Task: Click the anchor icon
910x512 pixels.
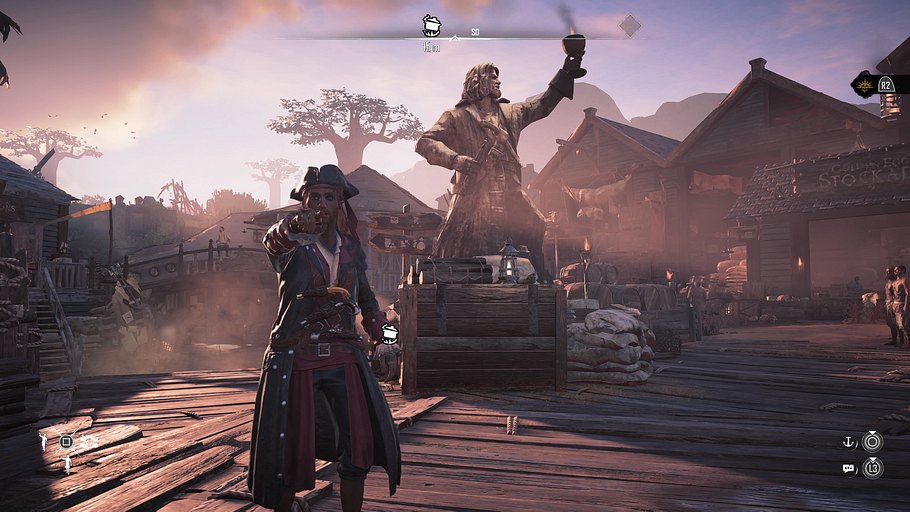Action: pyautogui.click(x=848, y=441)
